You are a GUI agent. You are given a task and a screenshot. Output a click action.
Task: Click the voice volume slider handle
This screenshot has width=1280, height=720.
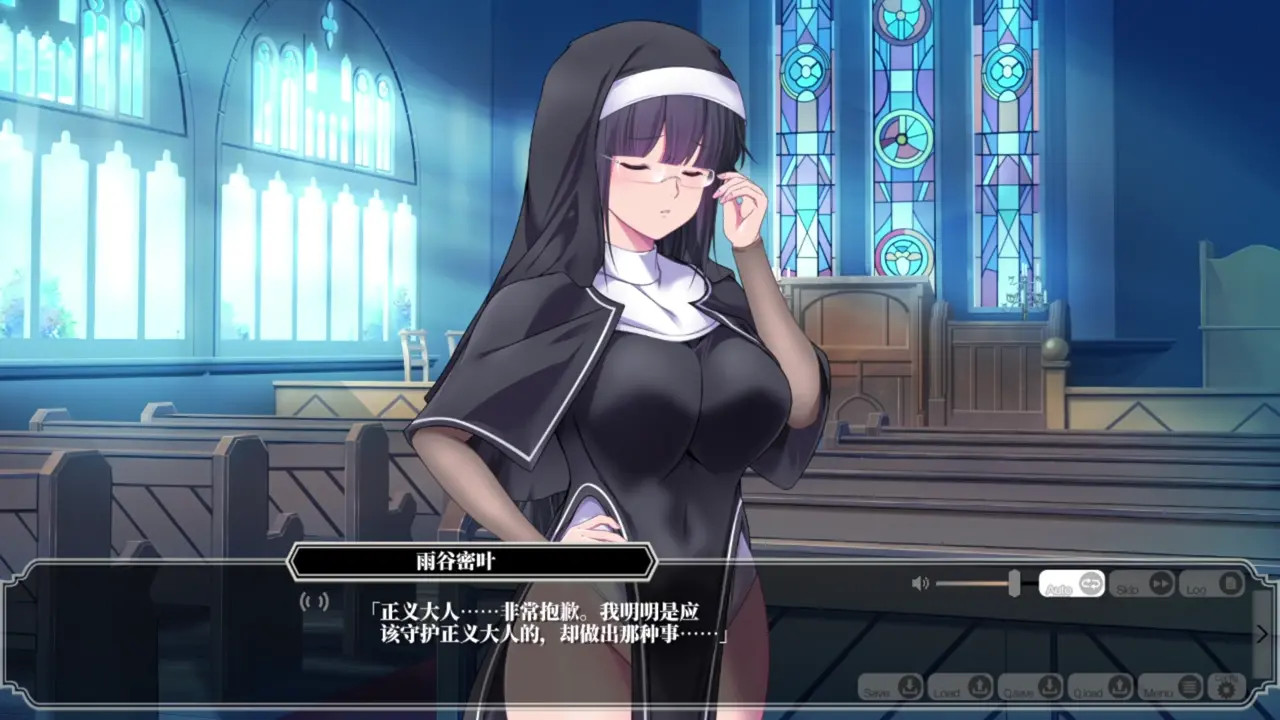1014,584
